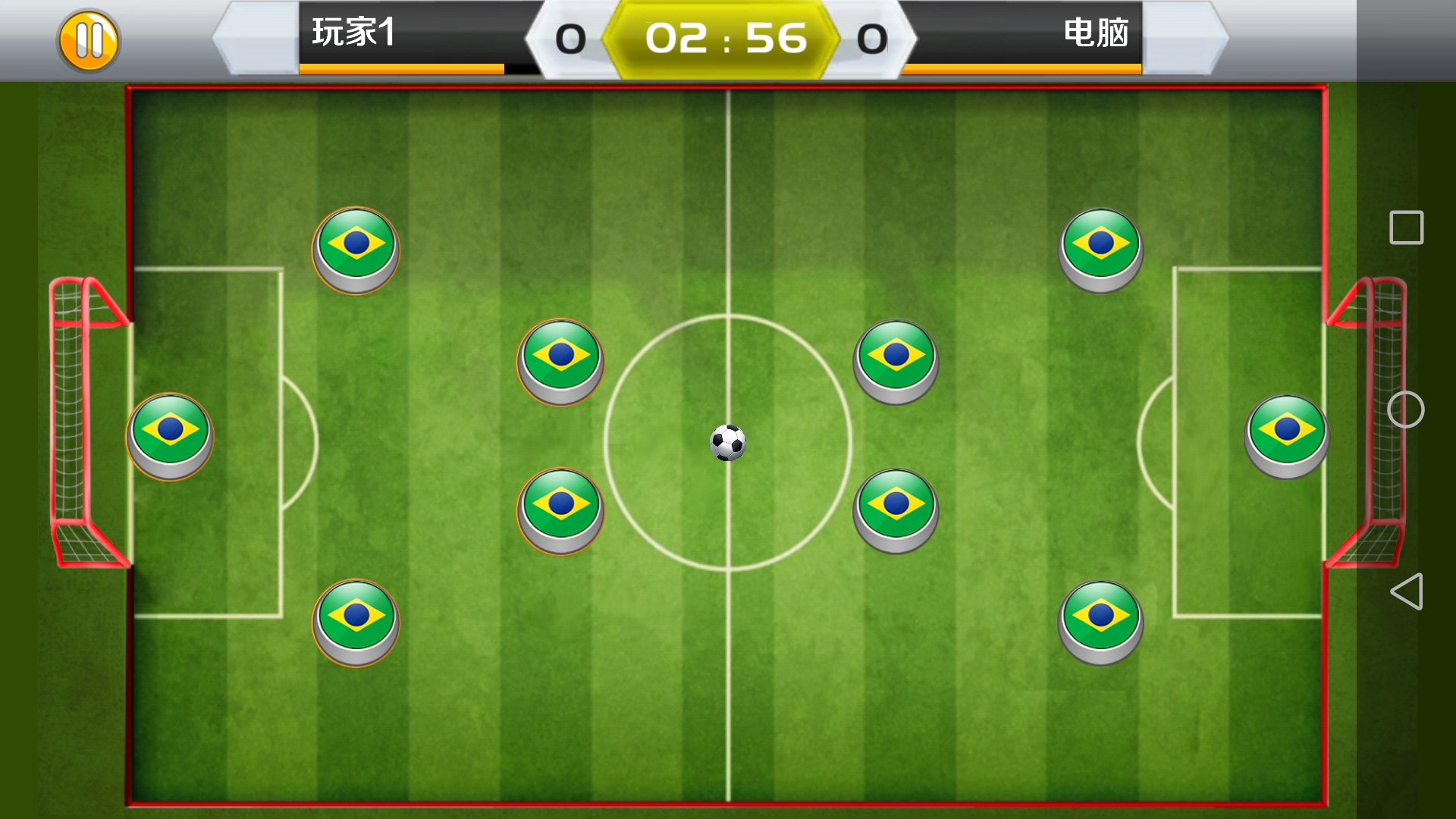This screenshot has height=819, width=1456.
Task: Tap the pause button at top left
Action: click(89, 39)
